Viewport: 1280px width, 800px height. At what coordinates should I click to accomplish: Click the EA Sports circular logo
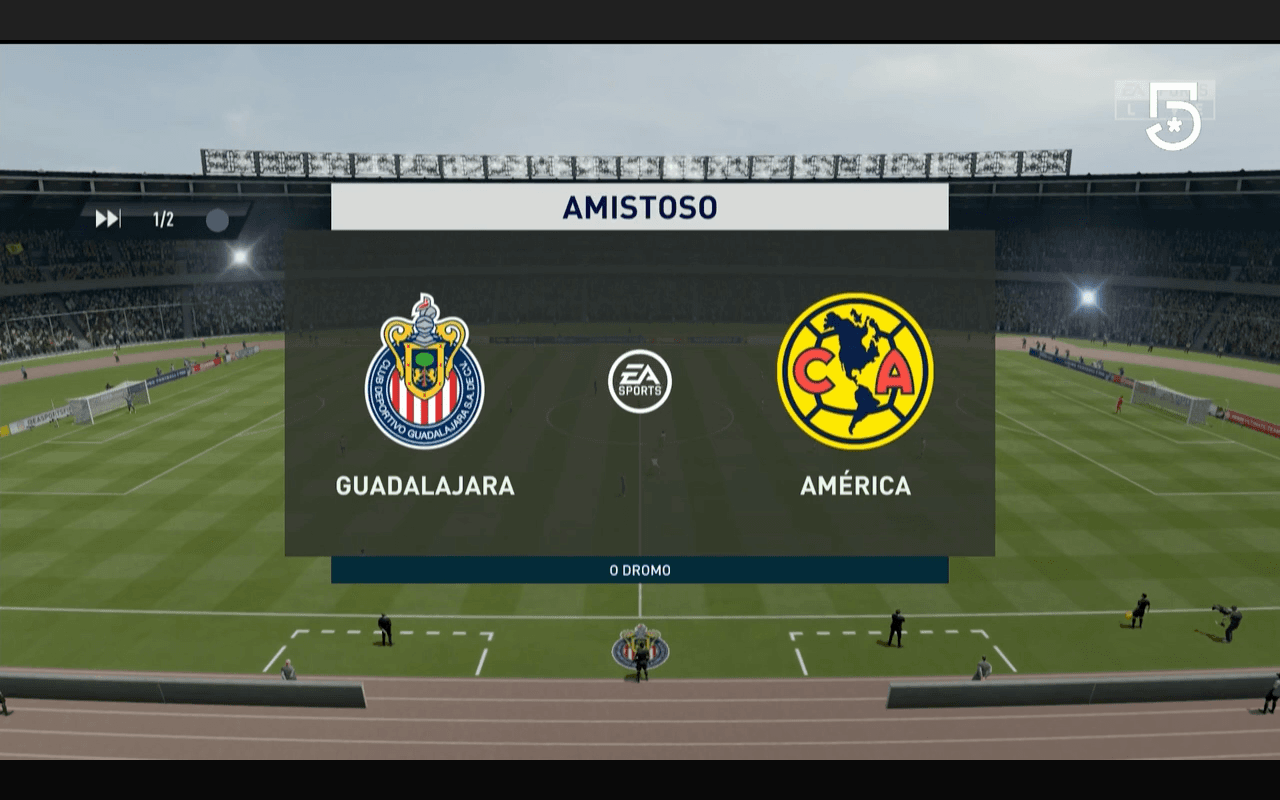point(640,381)
